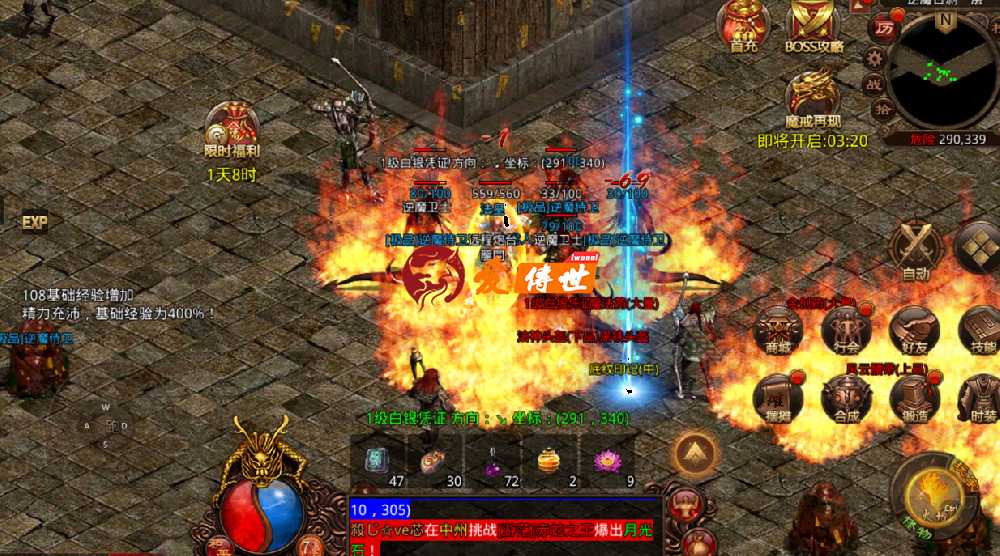Open the 技能 skills book

980,328
